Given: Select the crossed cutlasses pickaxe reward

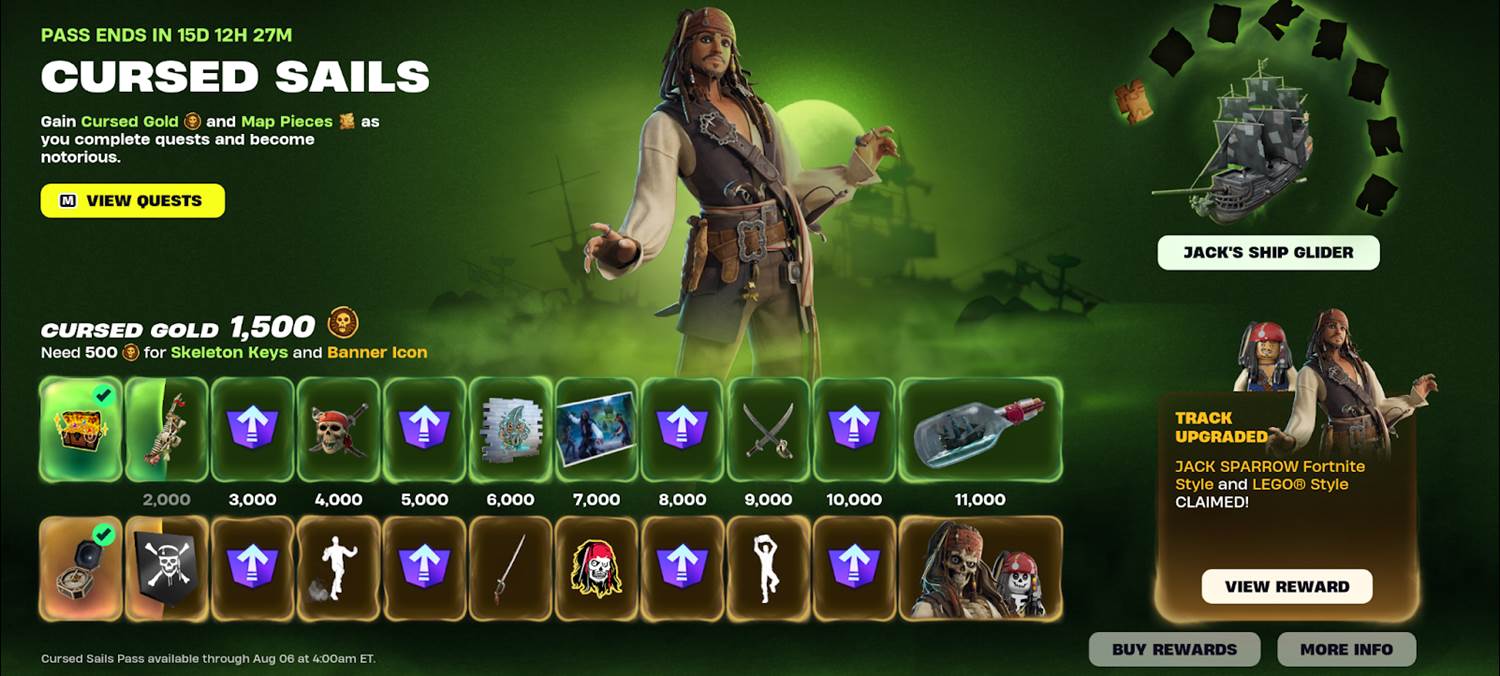Looking at the screenshot, I should point(769,429).
